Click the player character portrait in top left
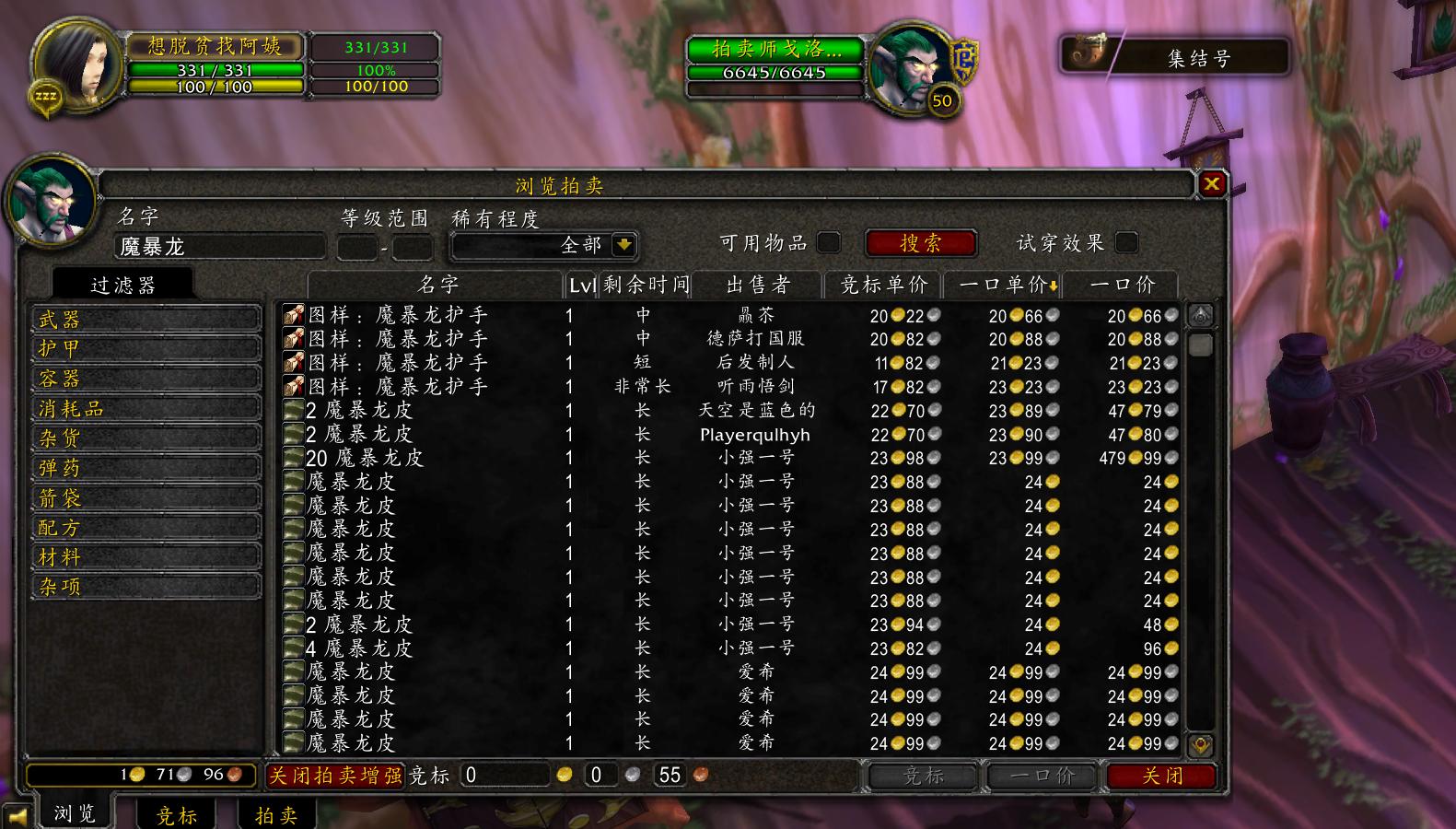Screen dimensions: 1456x829 (x=74, y=64)
